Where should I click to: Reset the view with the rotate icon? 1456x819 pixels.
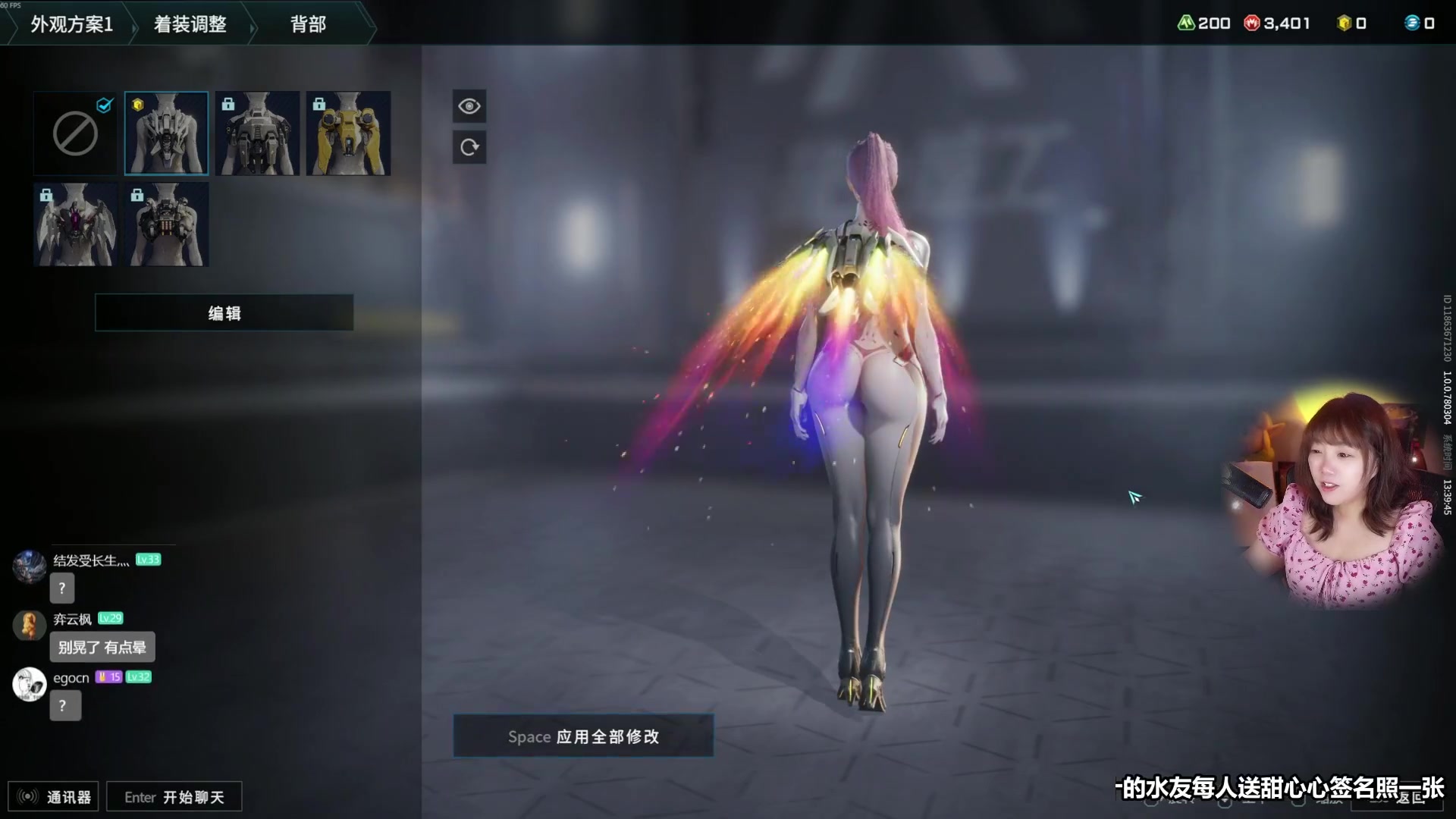469,147
